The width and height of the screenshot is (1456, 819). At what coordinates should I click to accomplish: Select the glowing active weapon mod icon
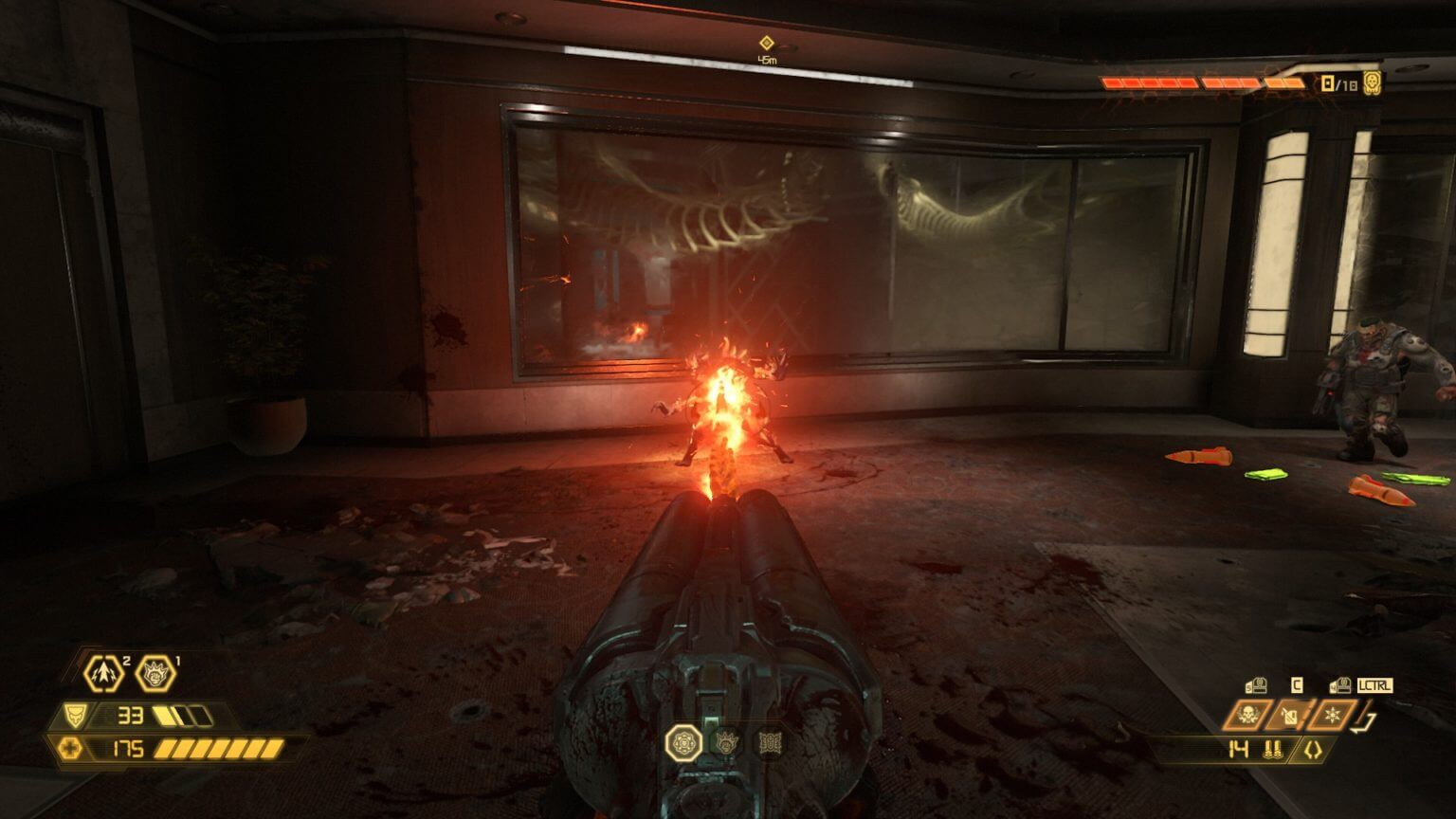tap(683, 743)
